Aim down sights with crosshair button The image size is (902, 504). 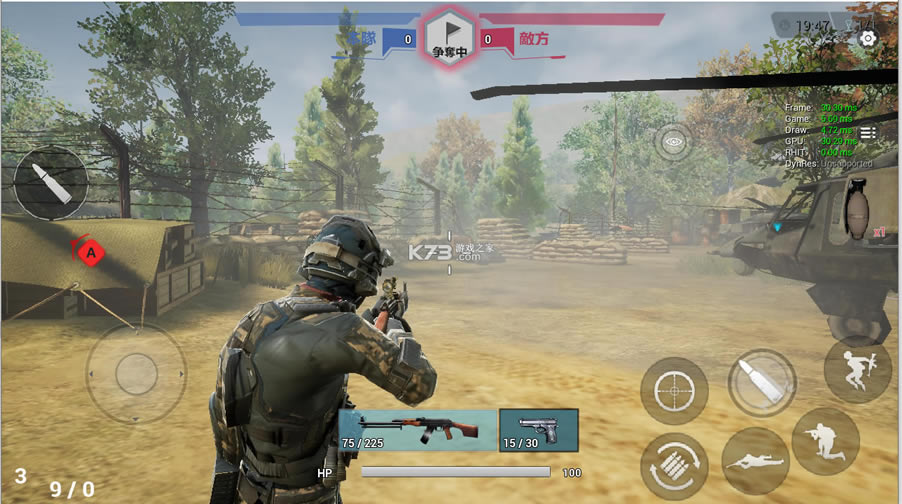click(x=674, y=391)
